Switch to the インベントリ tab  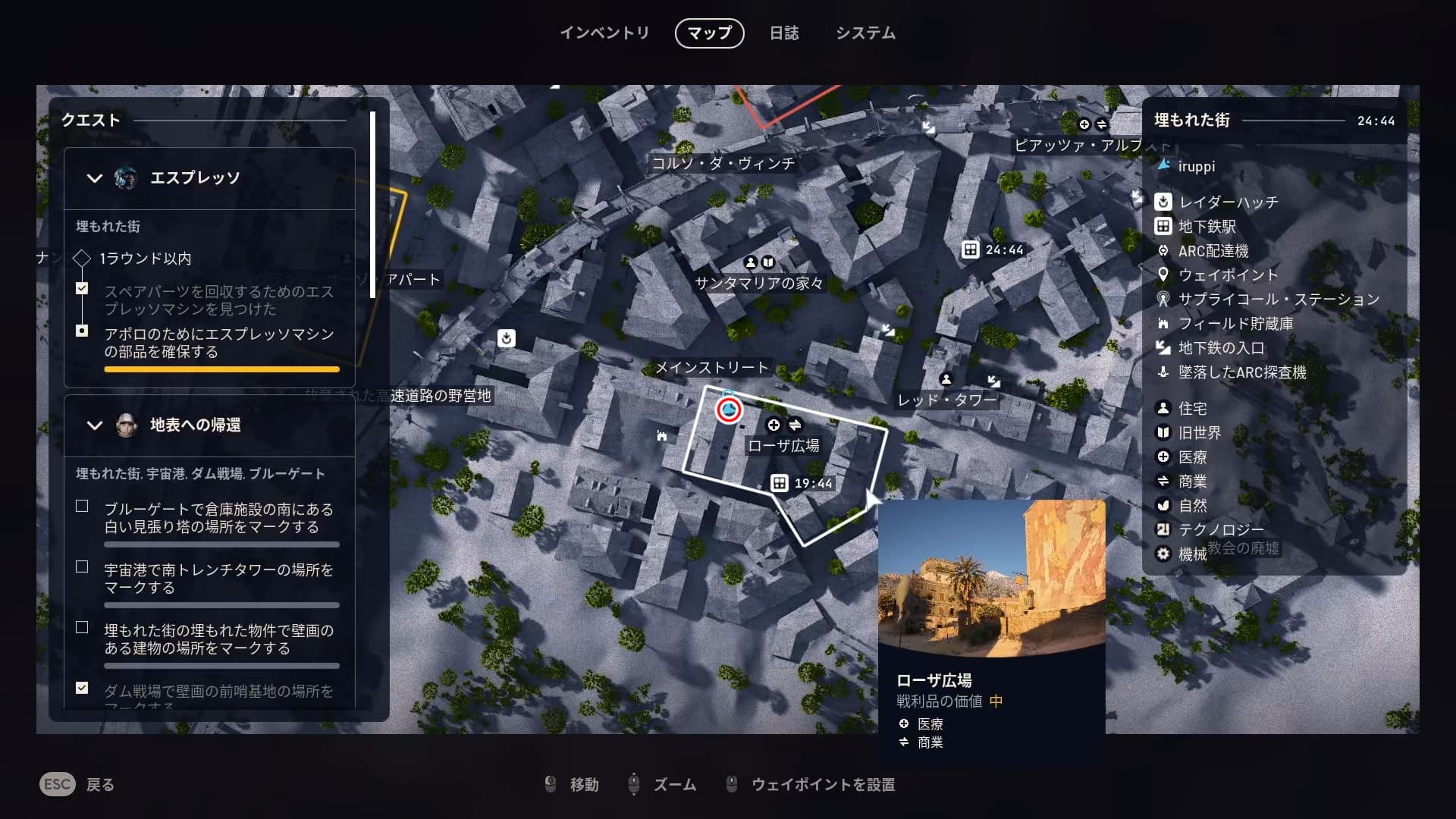604,33
